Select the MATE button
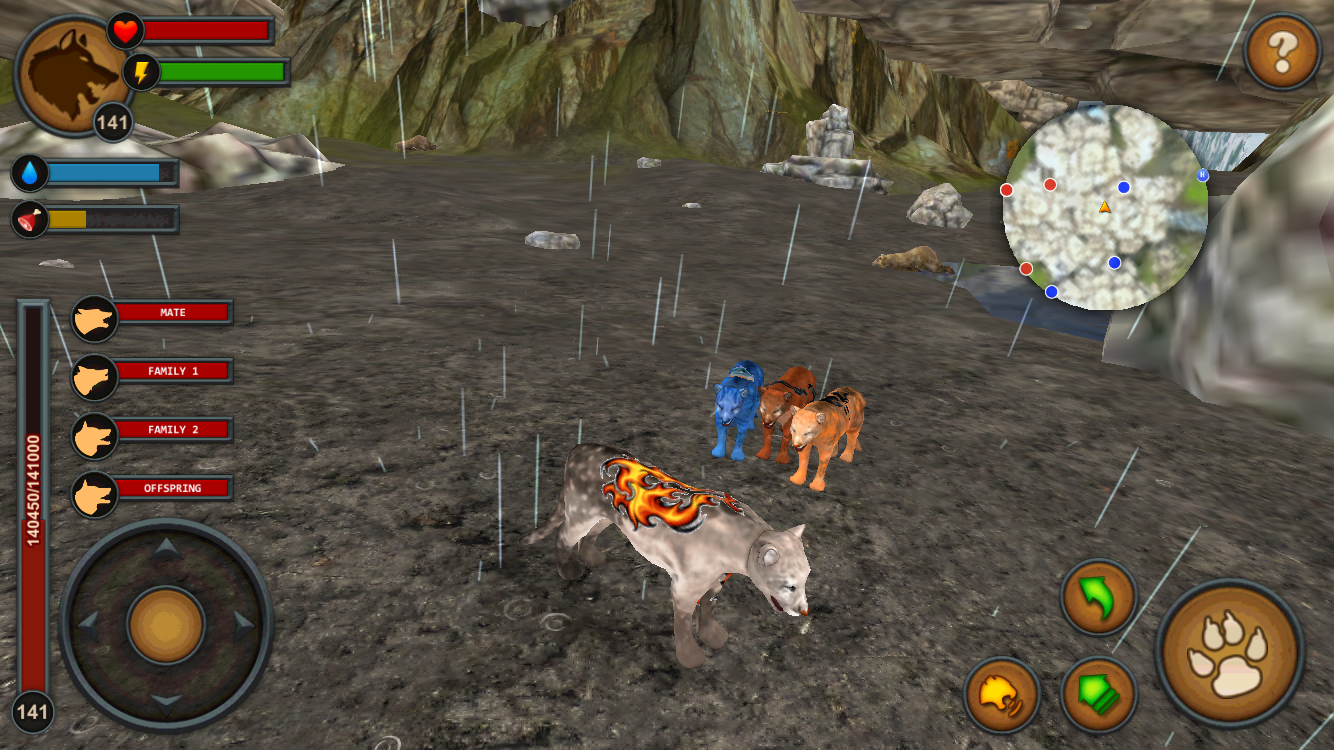The image size is (1334, 750). point(175,312)
